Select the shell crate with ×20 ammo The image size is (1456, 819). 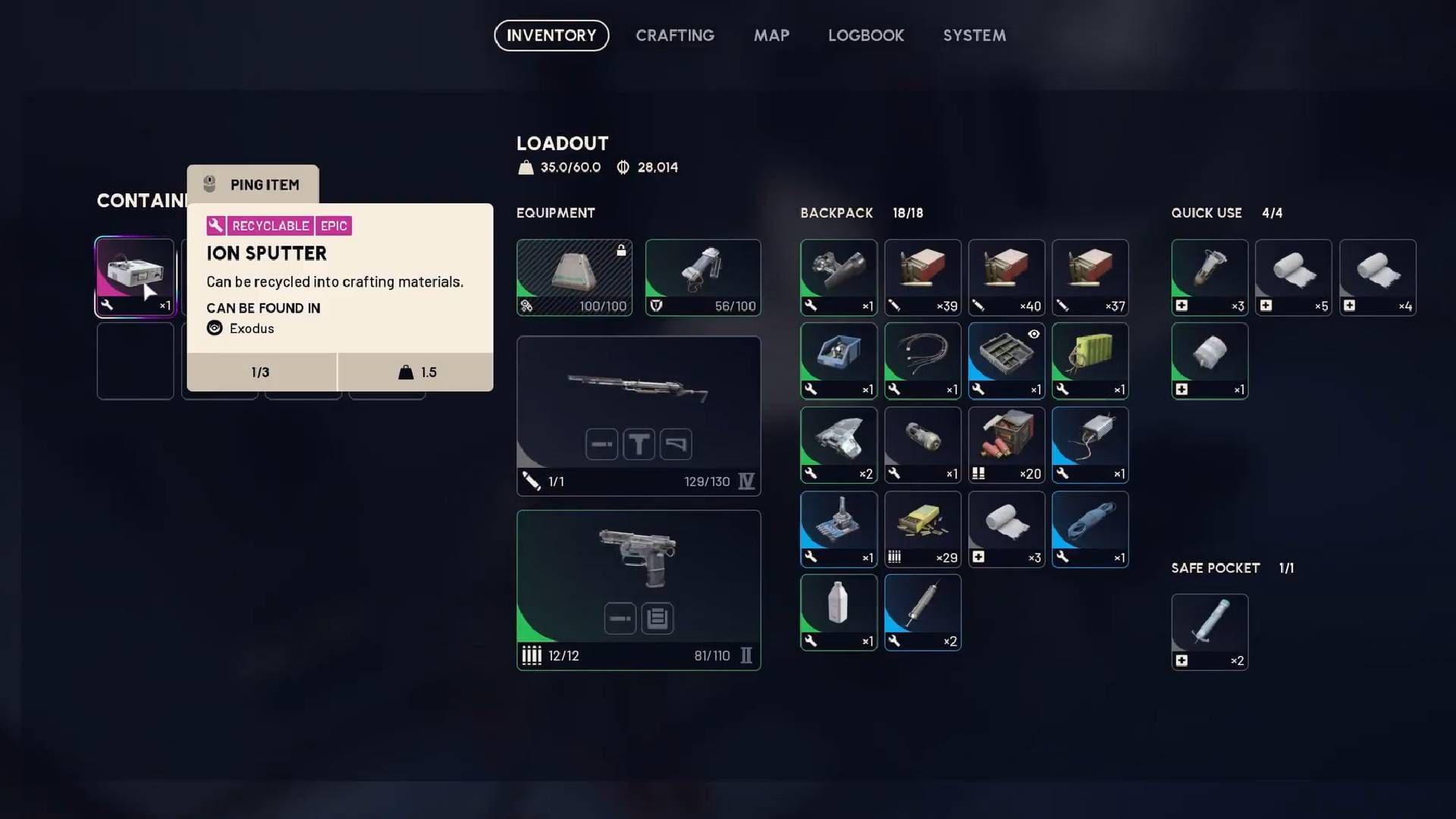tap(1006, 444)
